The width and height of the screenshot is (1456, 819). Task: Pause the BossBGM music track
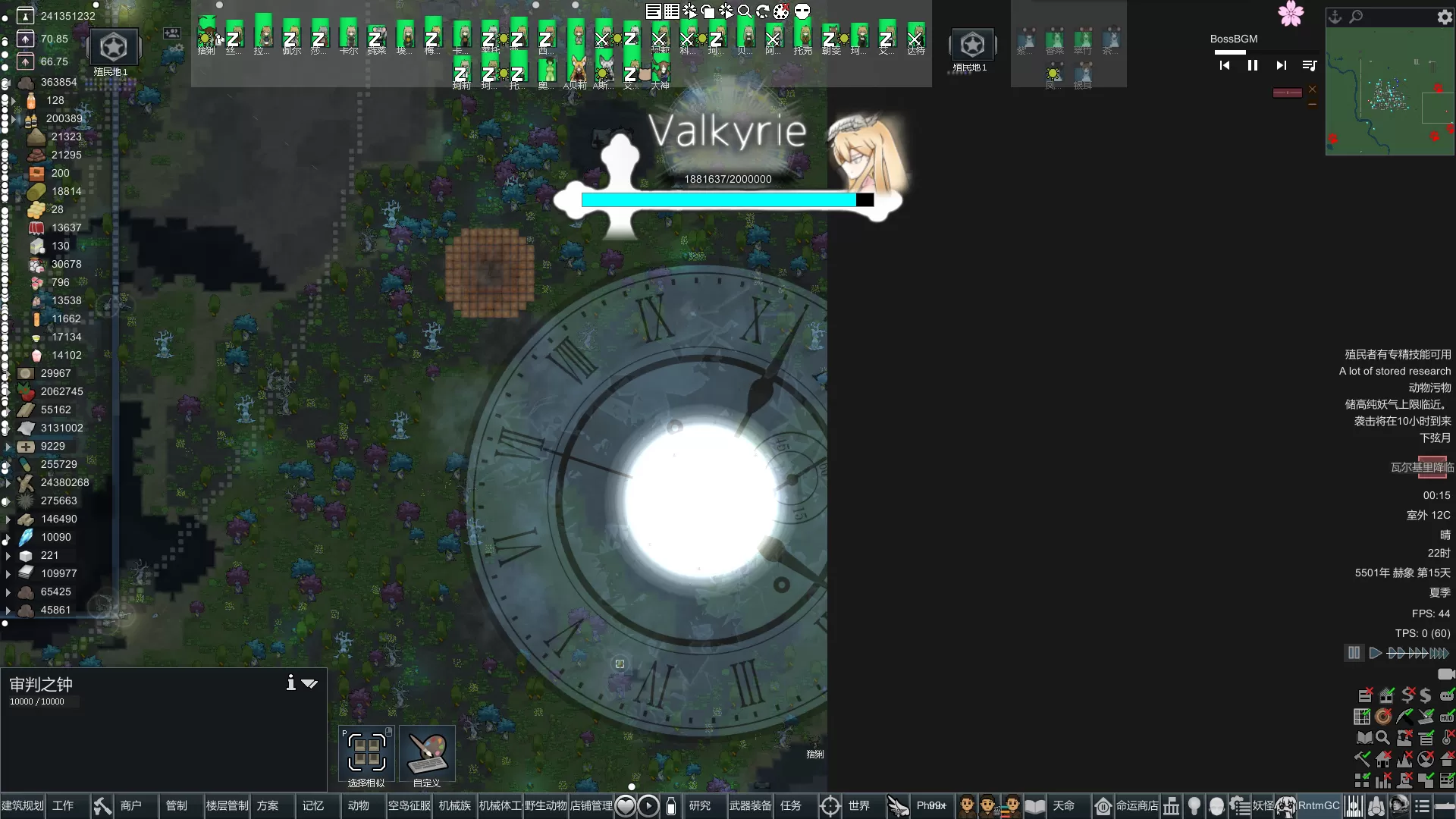pos(1253,66)
